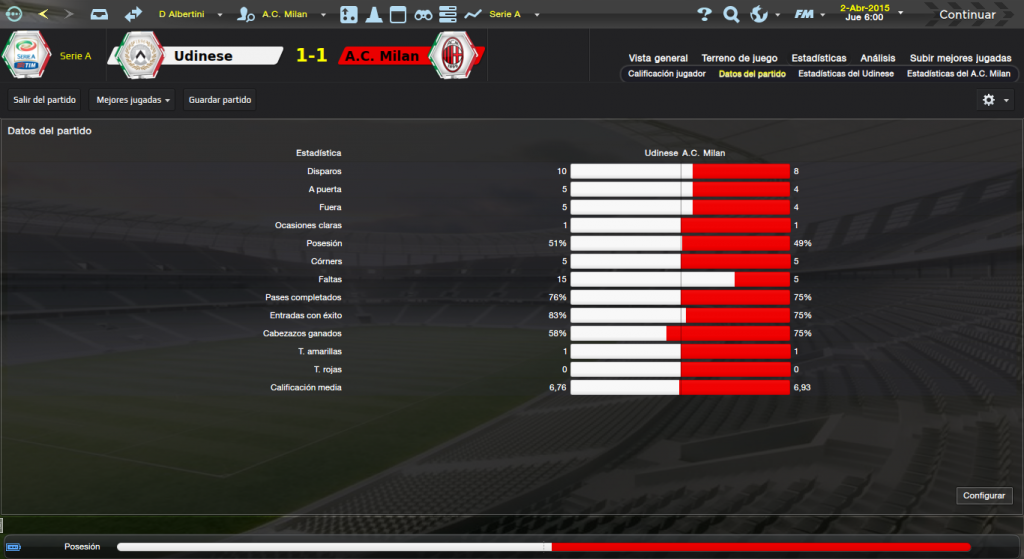Open the FM menu dropdown

coord(810,15)
